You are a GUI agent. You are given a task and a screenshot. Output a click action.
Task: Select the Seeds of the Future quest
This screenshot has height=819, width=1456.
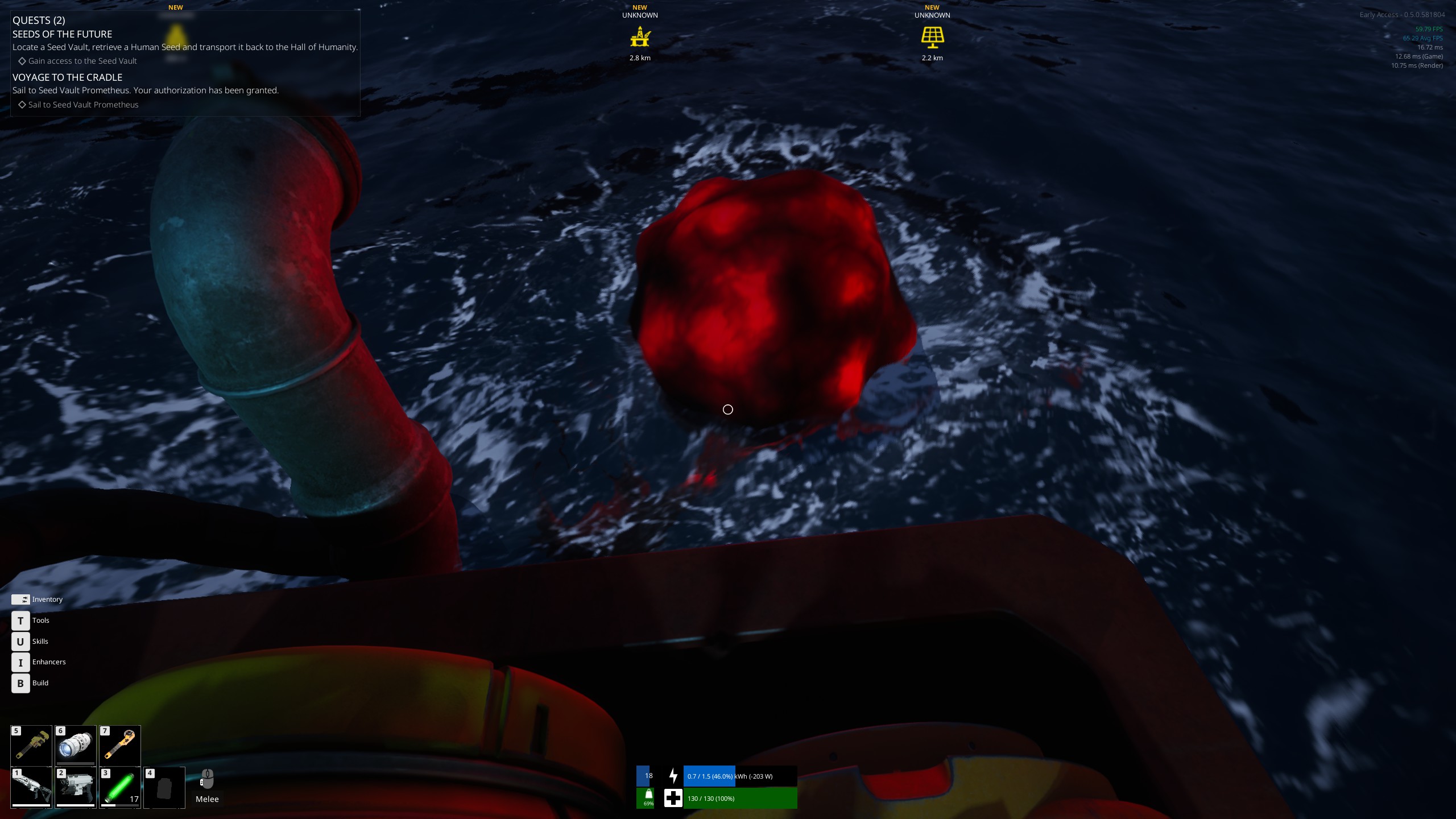63,34
